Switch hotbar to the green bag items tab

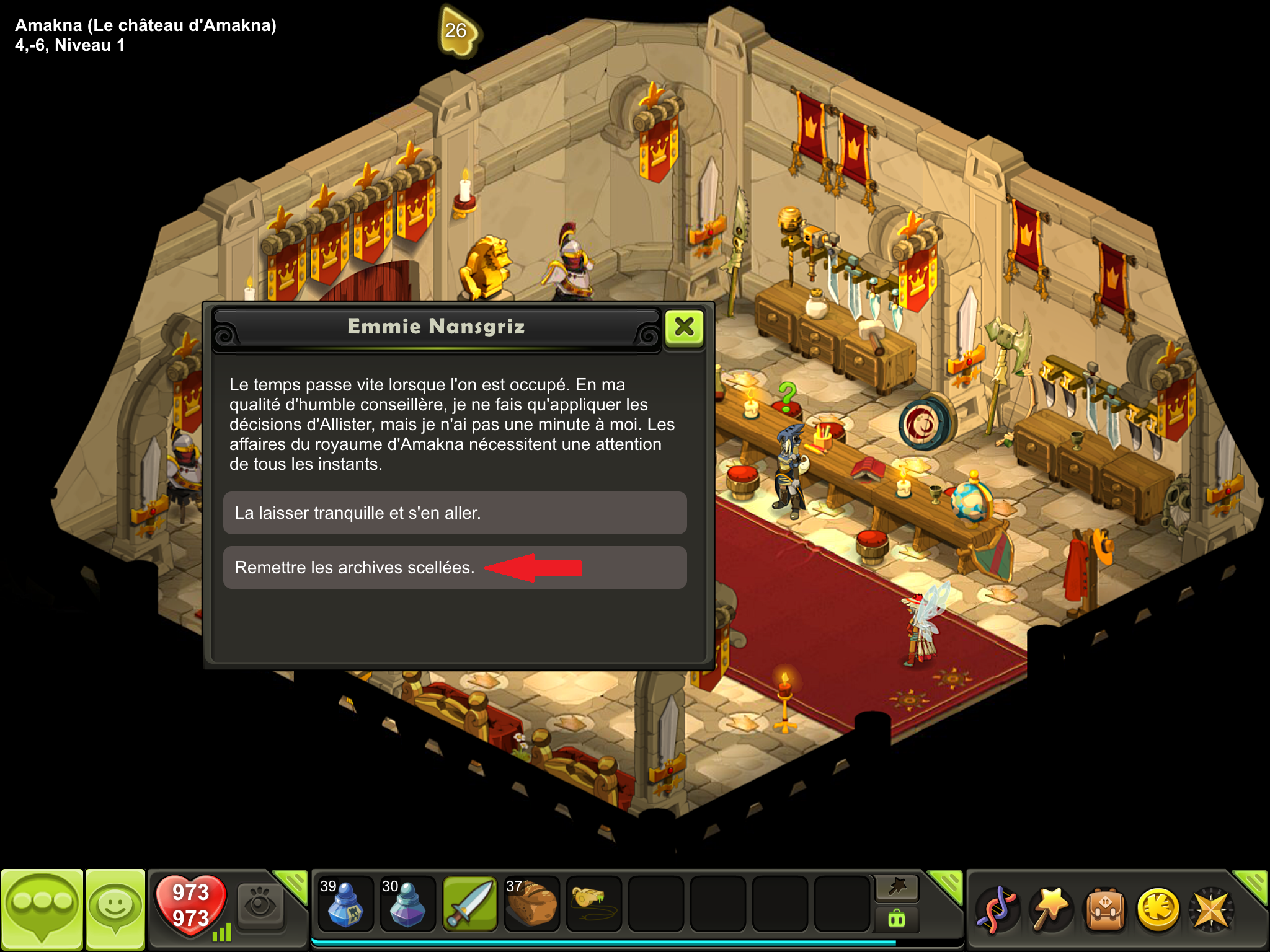[x=897, y=919]
